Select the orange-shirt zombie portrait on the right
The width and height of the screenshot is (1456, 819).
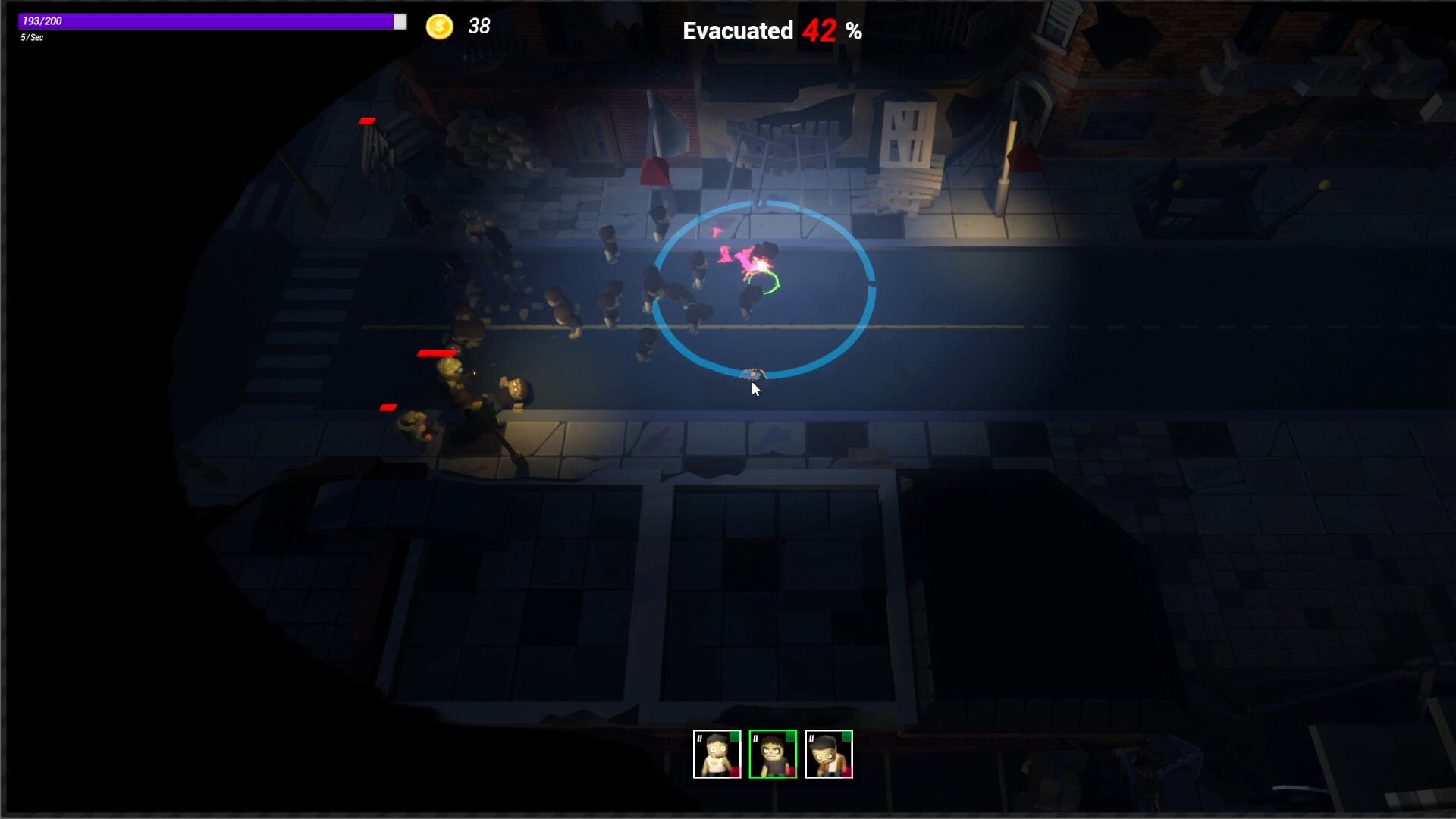click(x=830, y=755)
